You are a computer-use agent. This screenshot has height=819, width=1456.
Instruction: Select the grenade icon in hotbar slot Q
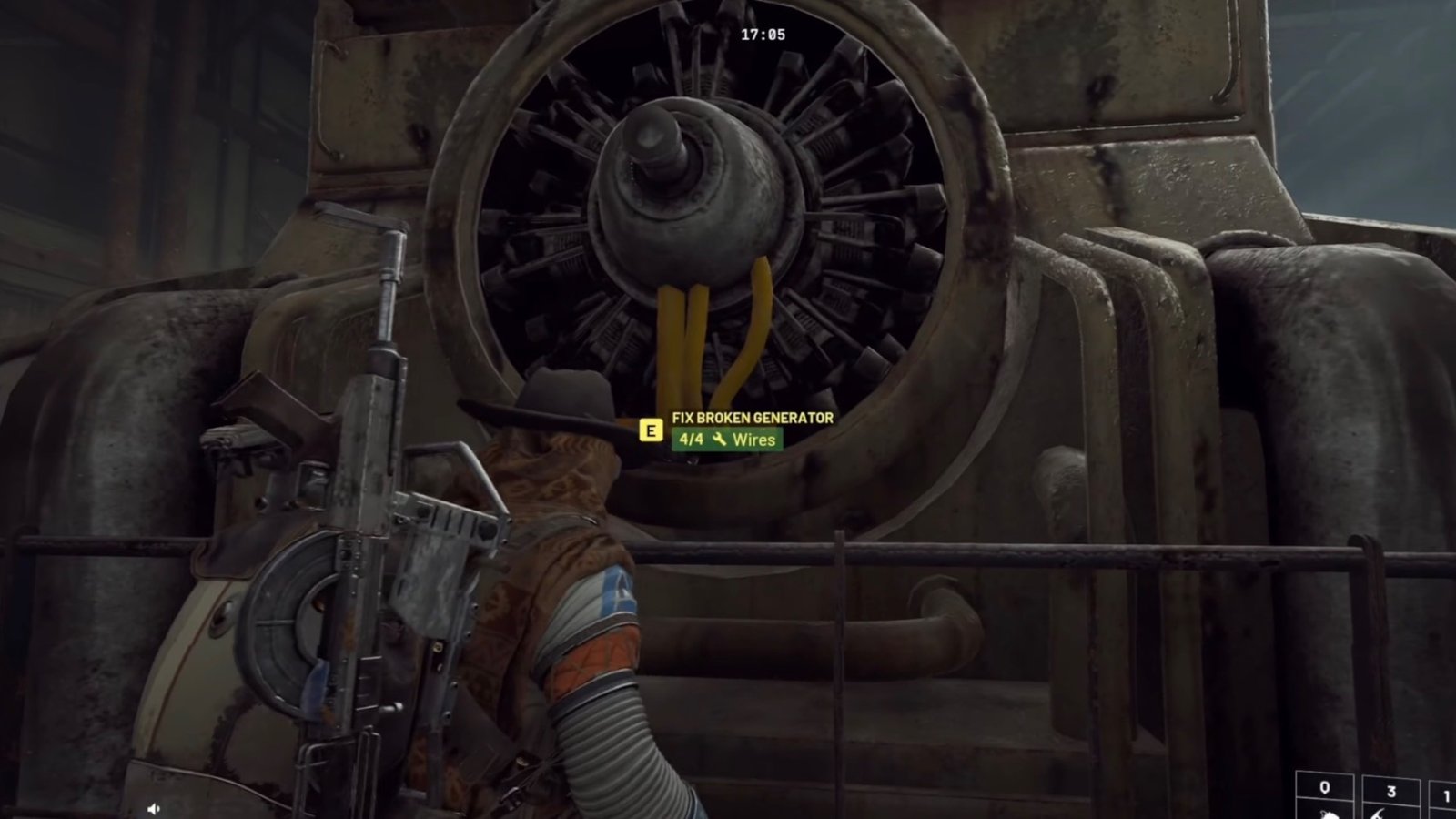(x=1329, y=813)
